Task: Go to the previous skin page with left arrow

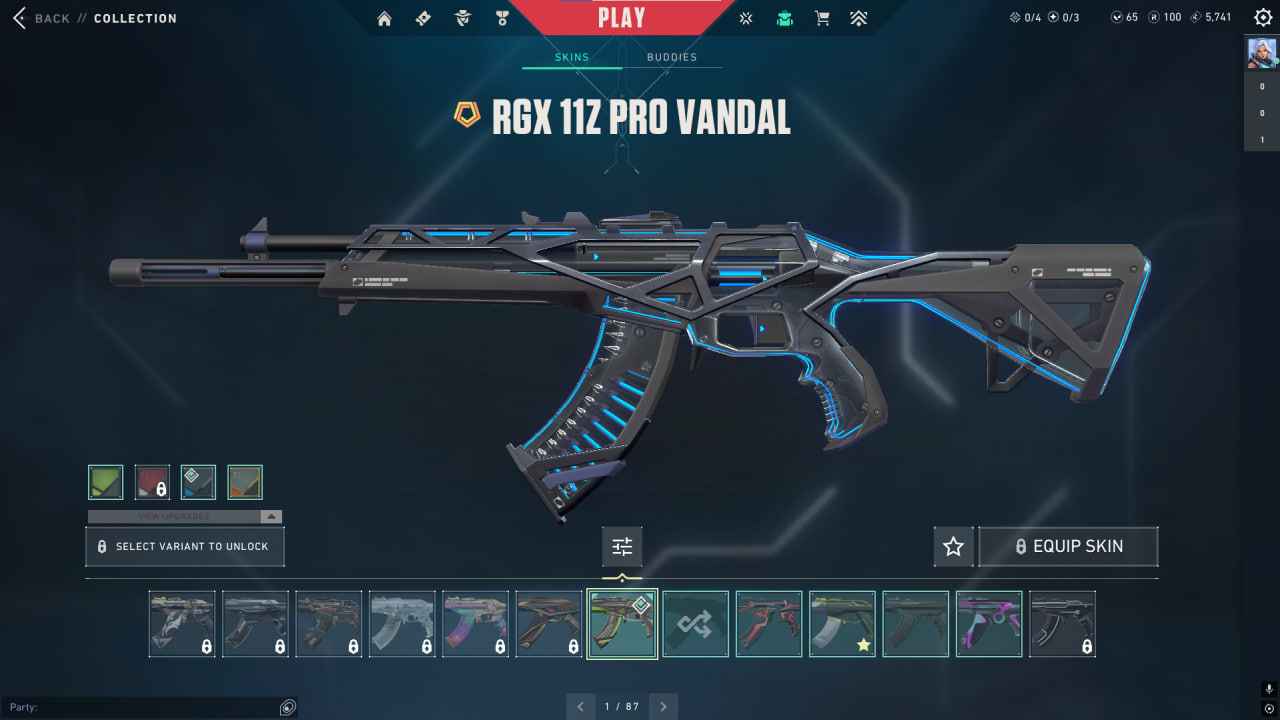Action: click(x=581, y=706)
